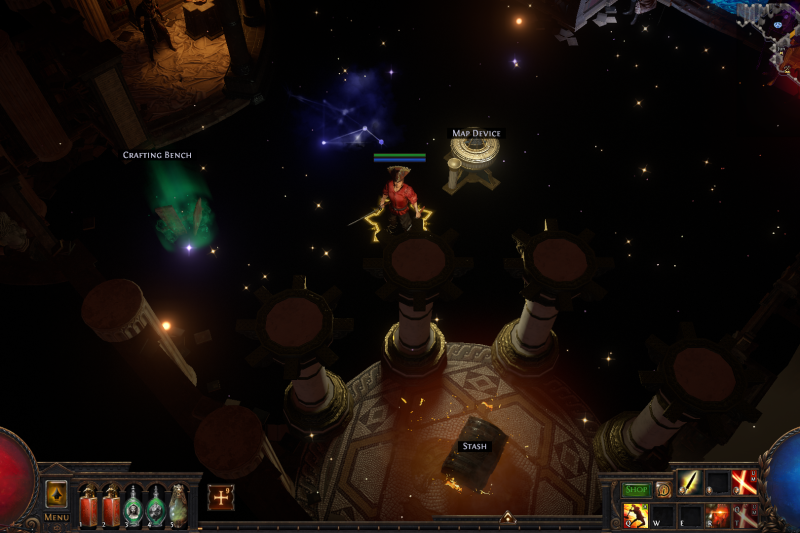Click the round coin icon beside Shop
The width and height of the screenshot is (800, 533).
coord(663,490)
